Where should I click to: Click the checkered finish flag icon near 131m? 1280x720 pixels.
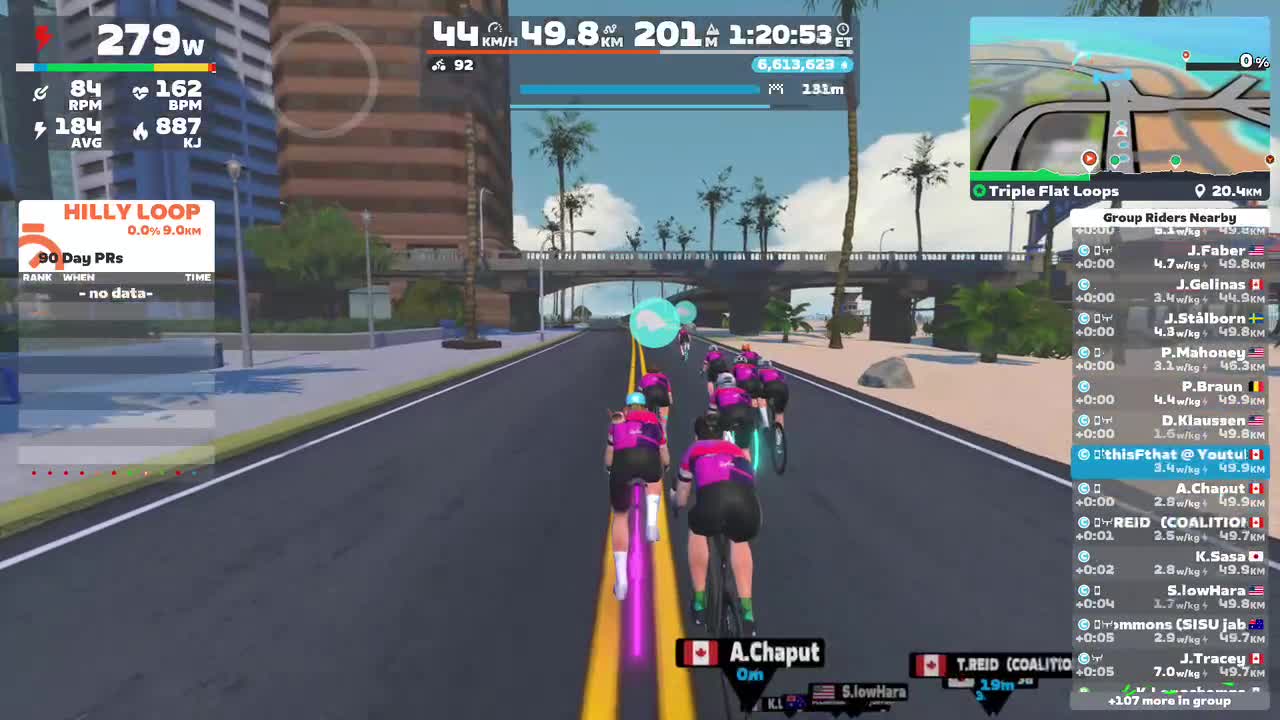point(776,89)
